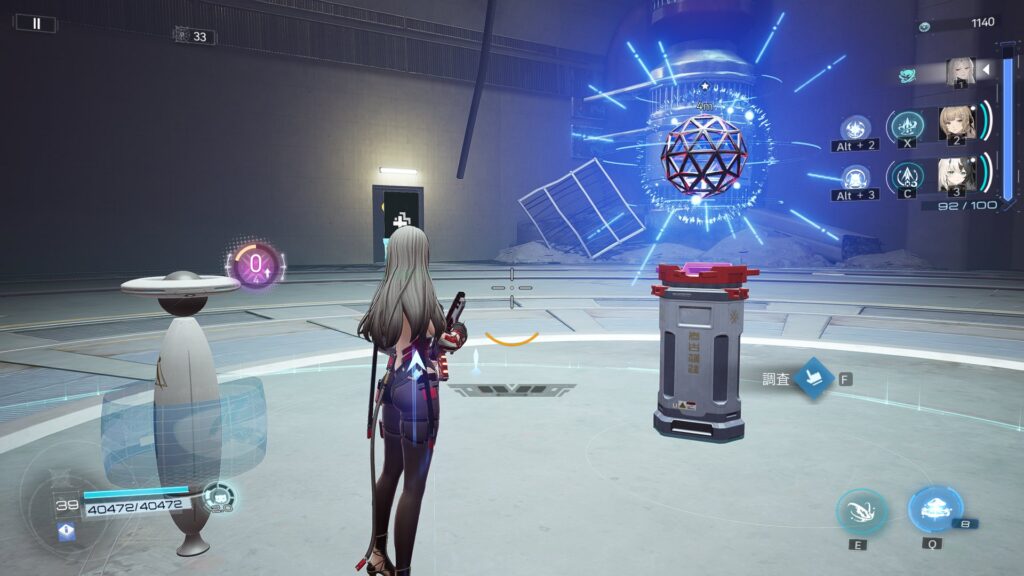The width and height of the screenshot is (1024, 576).
Task: Click the blue diamond buff icon under level 39
Action: pyautogui.click(x=67, y=532)
